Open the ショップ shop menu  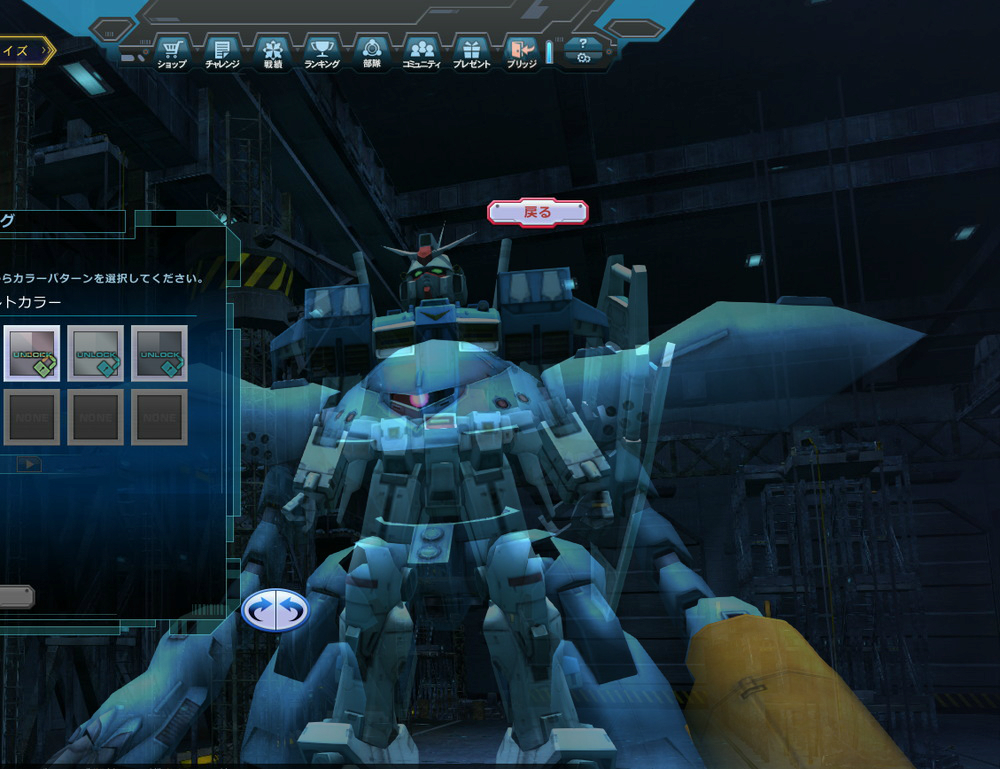tap(172, 52)
